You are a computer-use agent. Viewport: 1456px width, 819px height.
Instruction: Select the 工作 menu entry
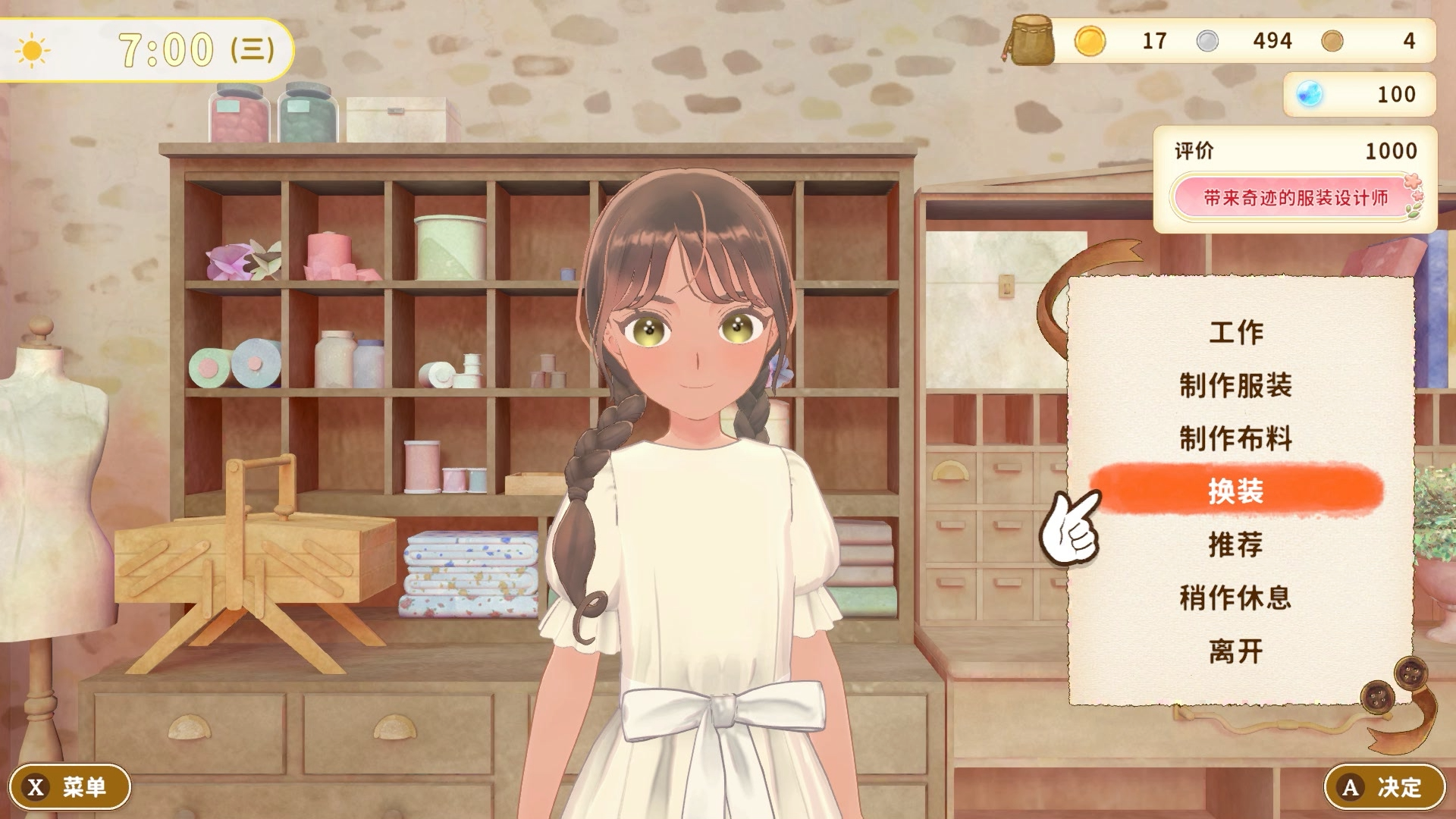click(x=1236, y=332)
